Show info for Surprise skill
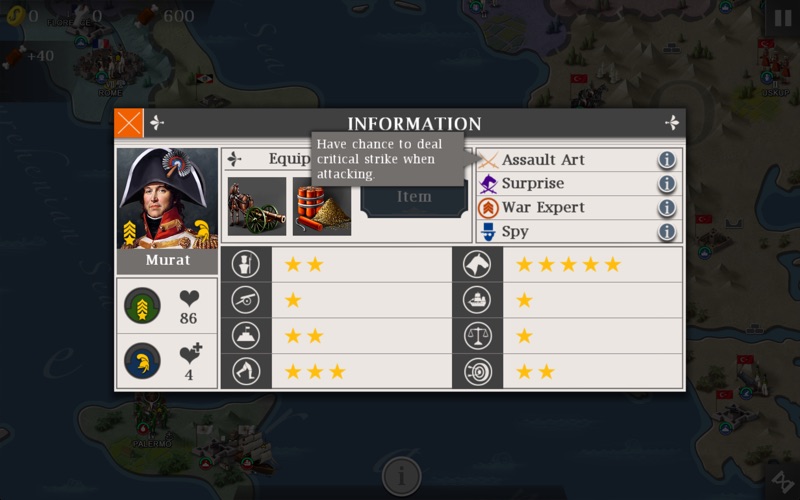The width and height of the screenshot is (800, 500). tap(667, 184)
